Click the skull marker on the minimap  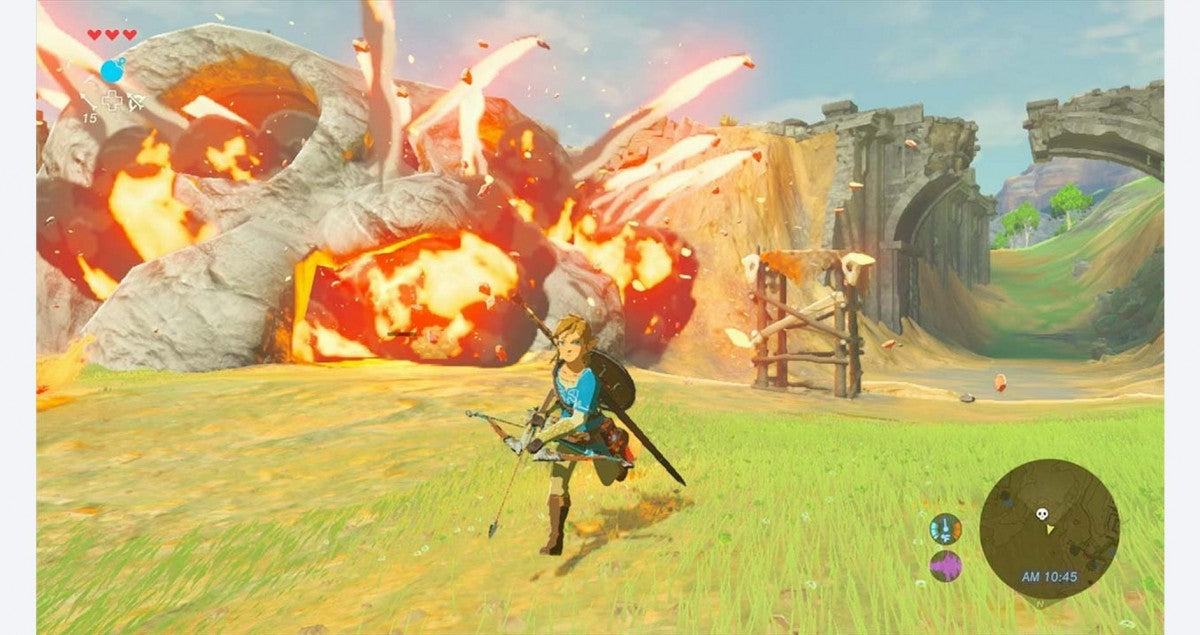1041,514
